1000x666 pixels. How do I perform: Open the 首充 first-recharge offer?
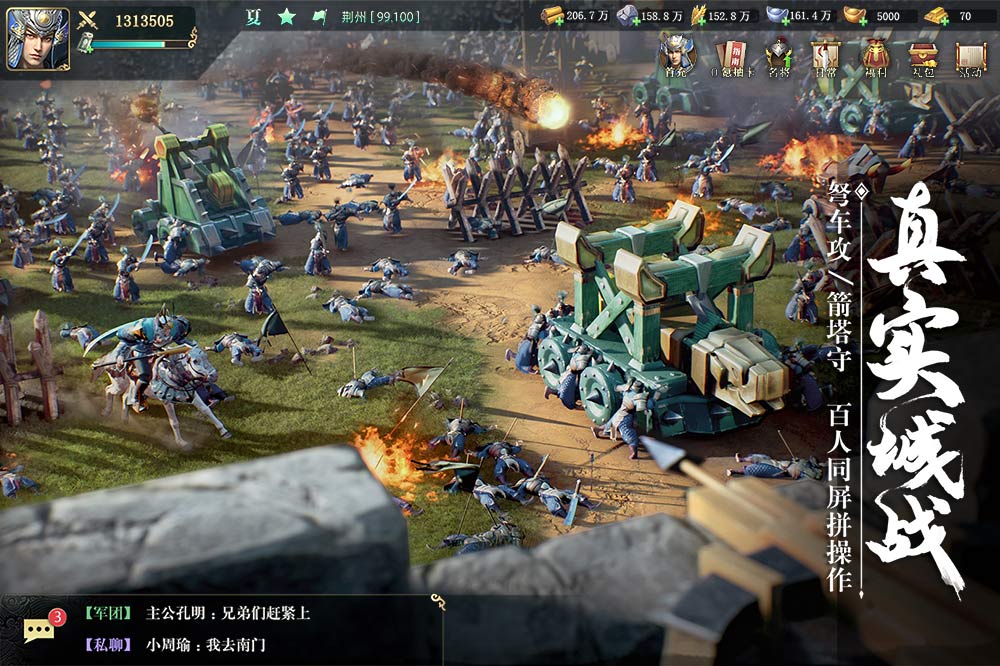676,55
